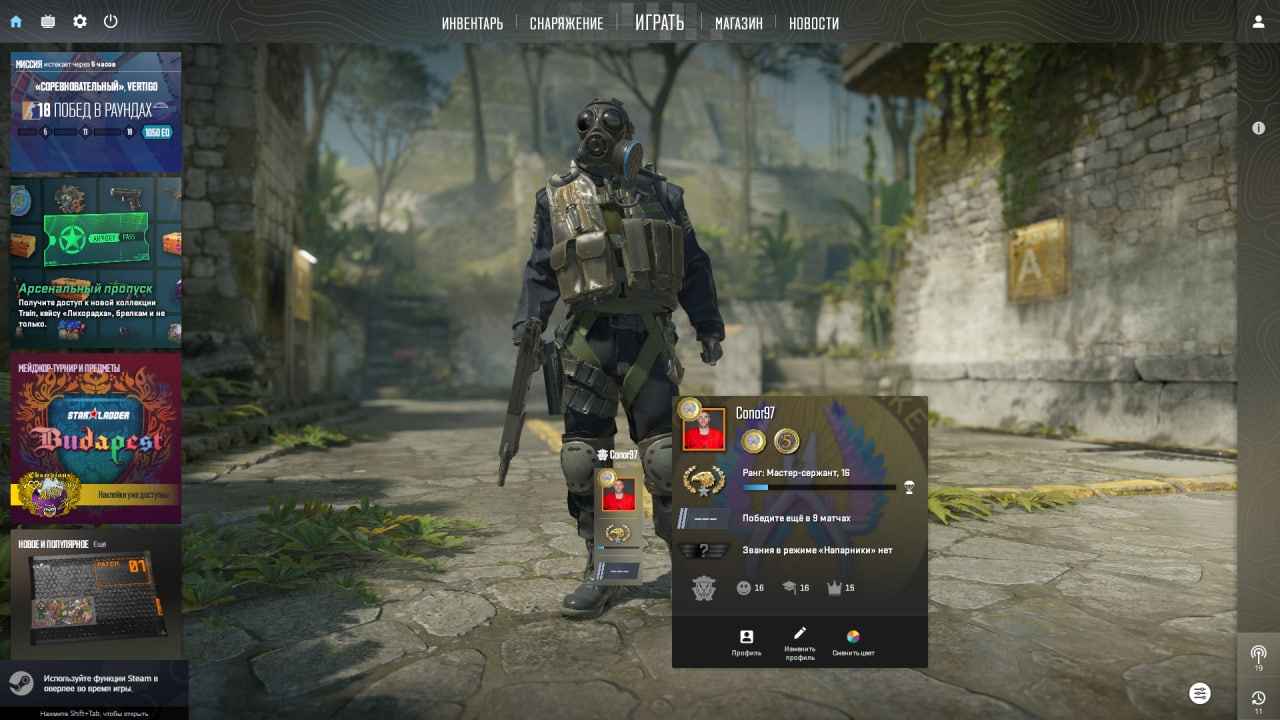1280x720 pixels.
Task: Open the game settings with the gear icon
Action: click(79, 21)
